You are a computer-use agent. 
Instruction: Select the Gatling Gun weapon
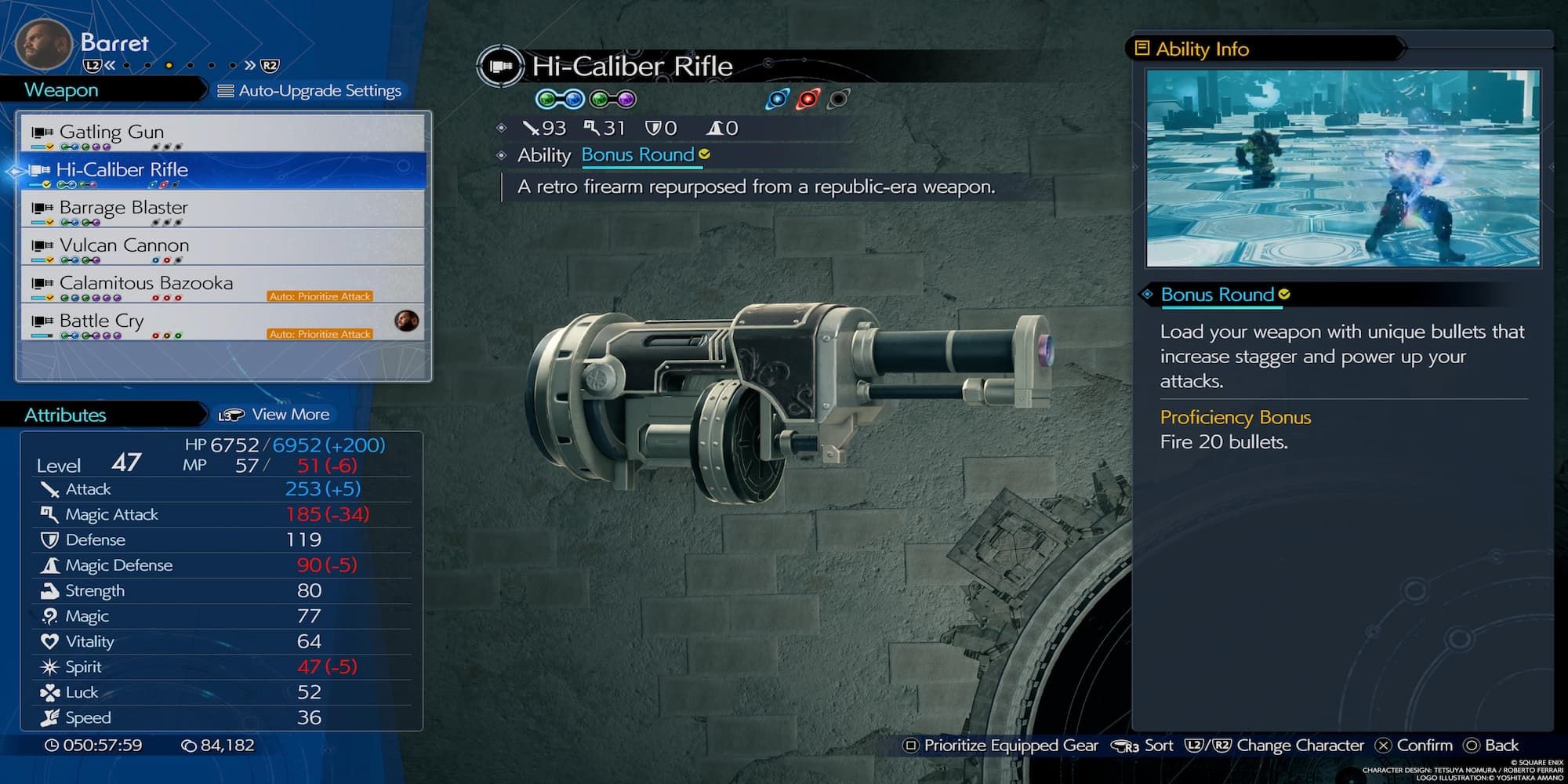tap(111, 132)
